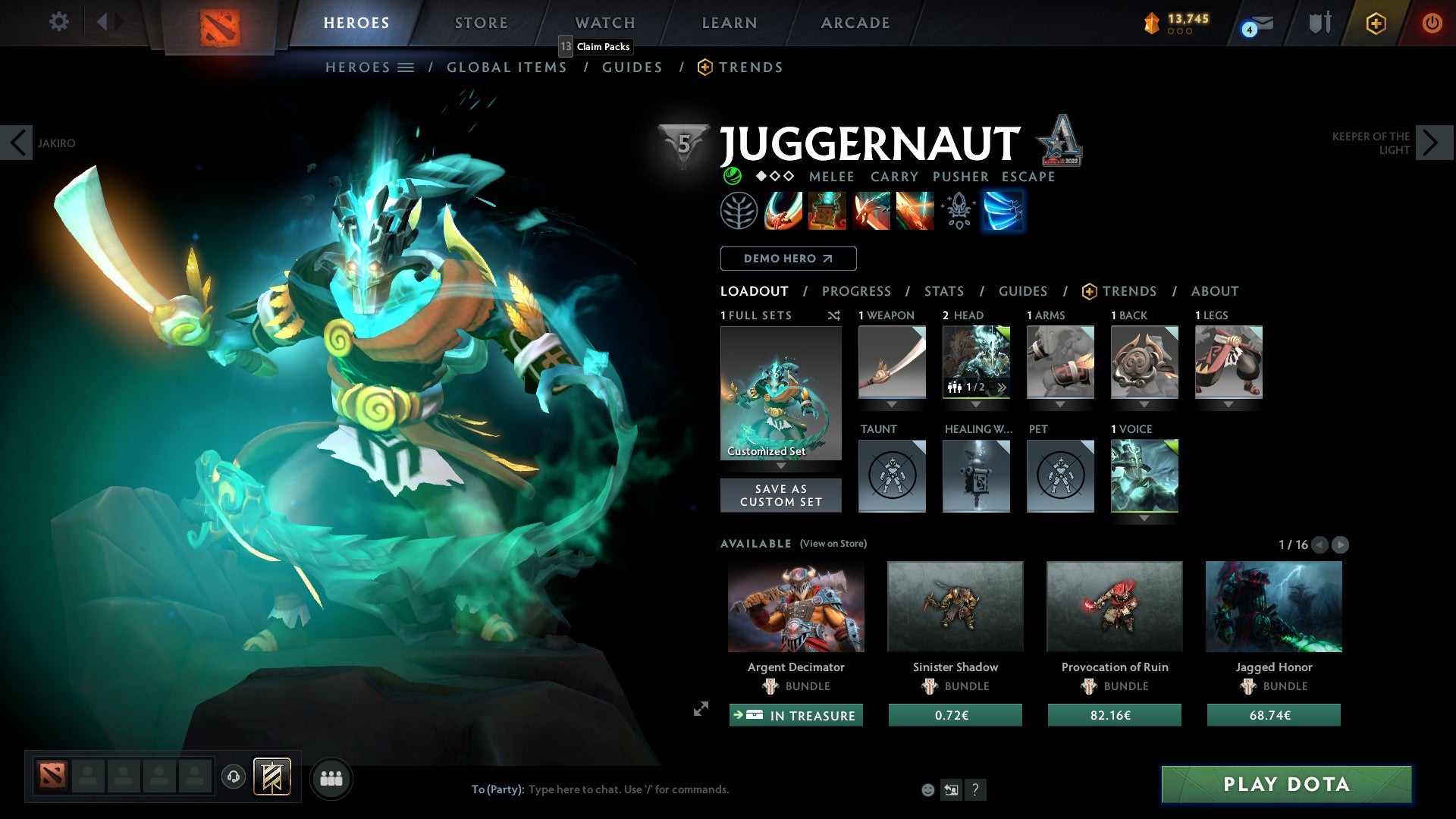Toggle the shuffle icon next to Full Sets
This screenshot has height=819, width=1456.
pyautogui.click(x=834, y=316)
